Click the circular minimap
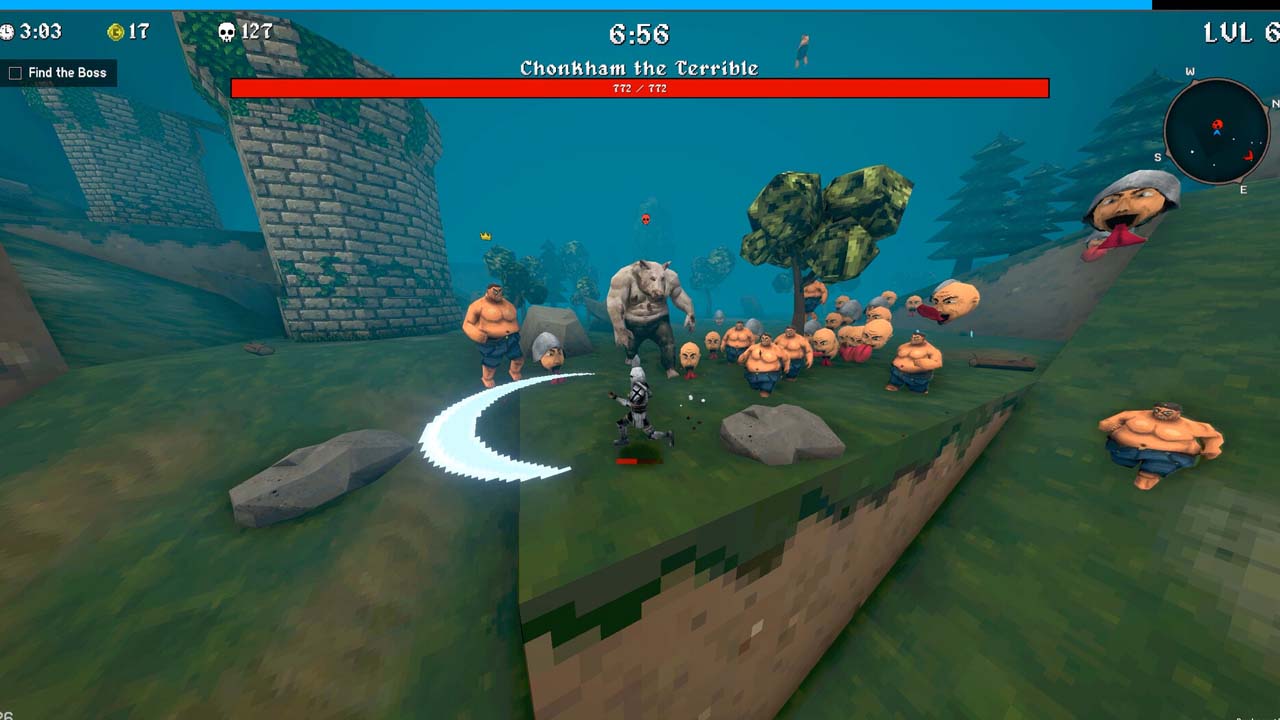This screenshot has height=720, width=1280. point(1216,131)
